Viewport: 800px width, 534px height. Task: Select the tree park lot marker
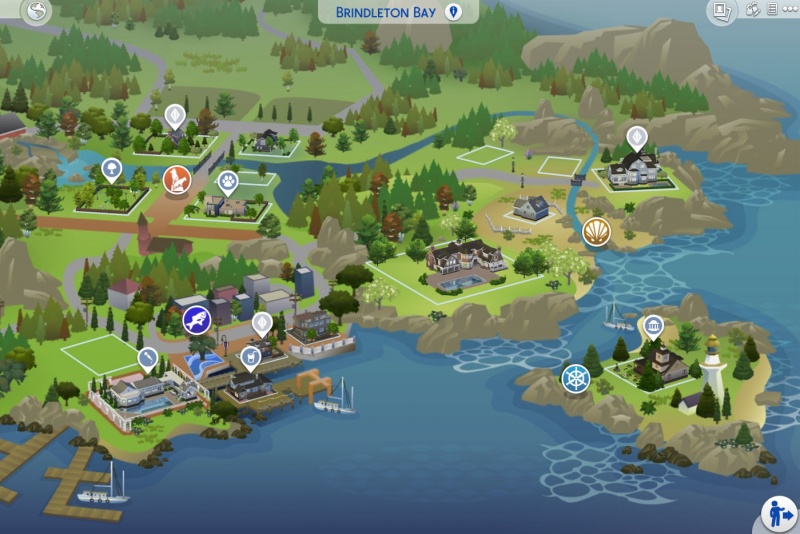(x=112, y=170)
